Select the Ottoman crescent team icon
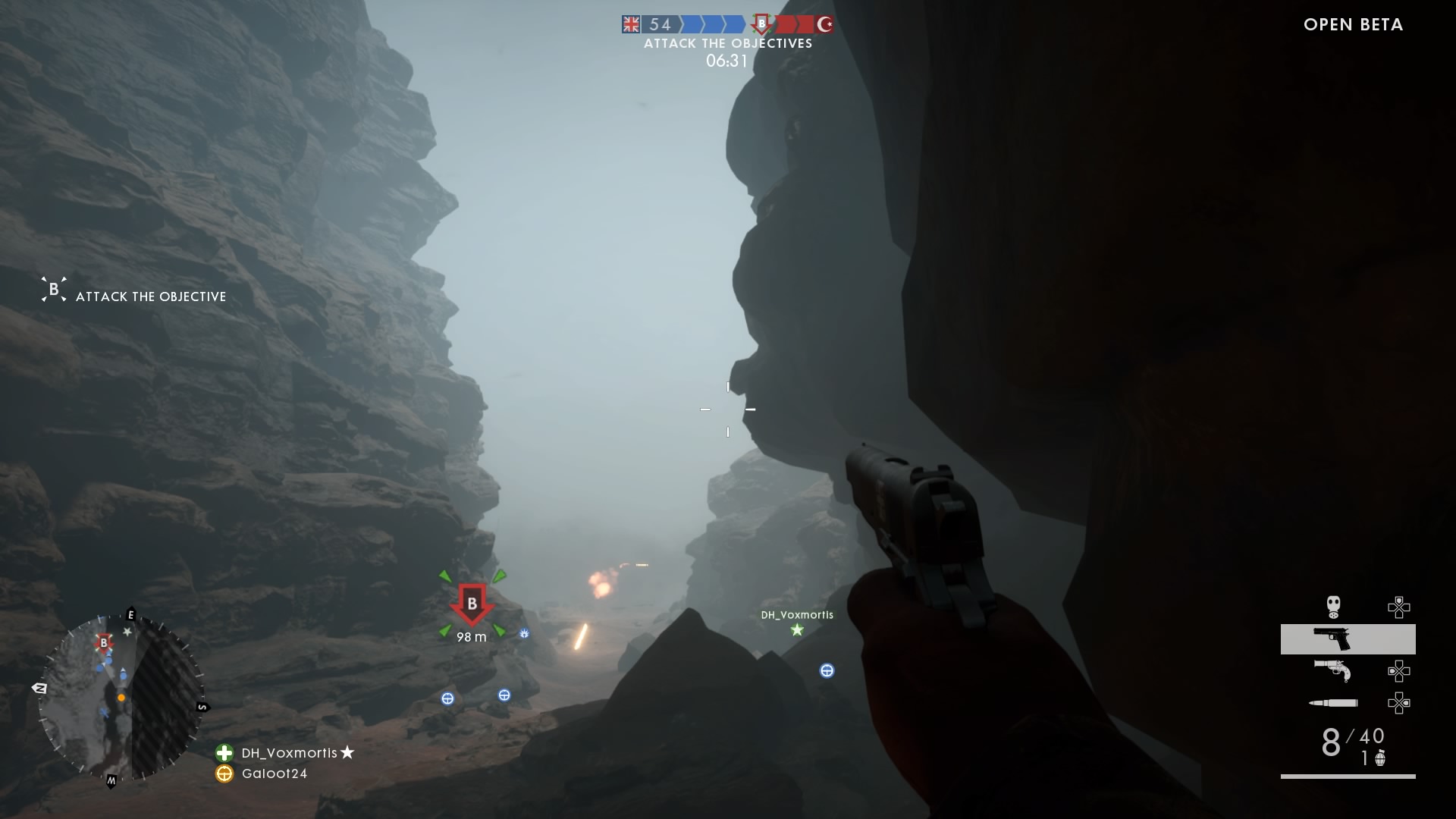Viewport: 1456px width, 819px height. coord(825,24)
